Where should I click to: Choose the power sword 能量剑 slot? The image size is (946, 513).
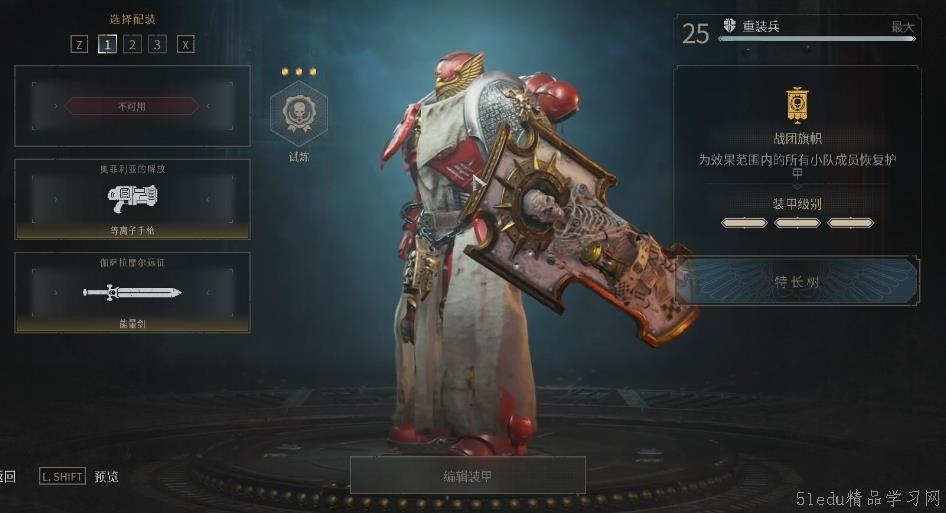point(132,292)
